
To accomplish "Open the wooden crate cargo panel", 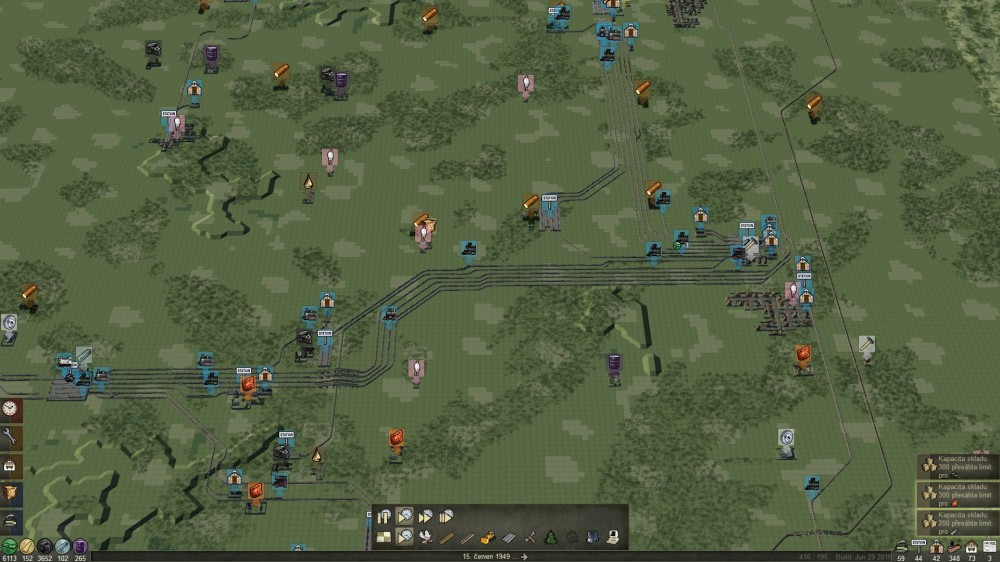I will (10, 493).
